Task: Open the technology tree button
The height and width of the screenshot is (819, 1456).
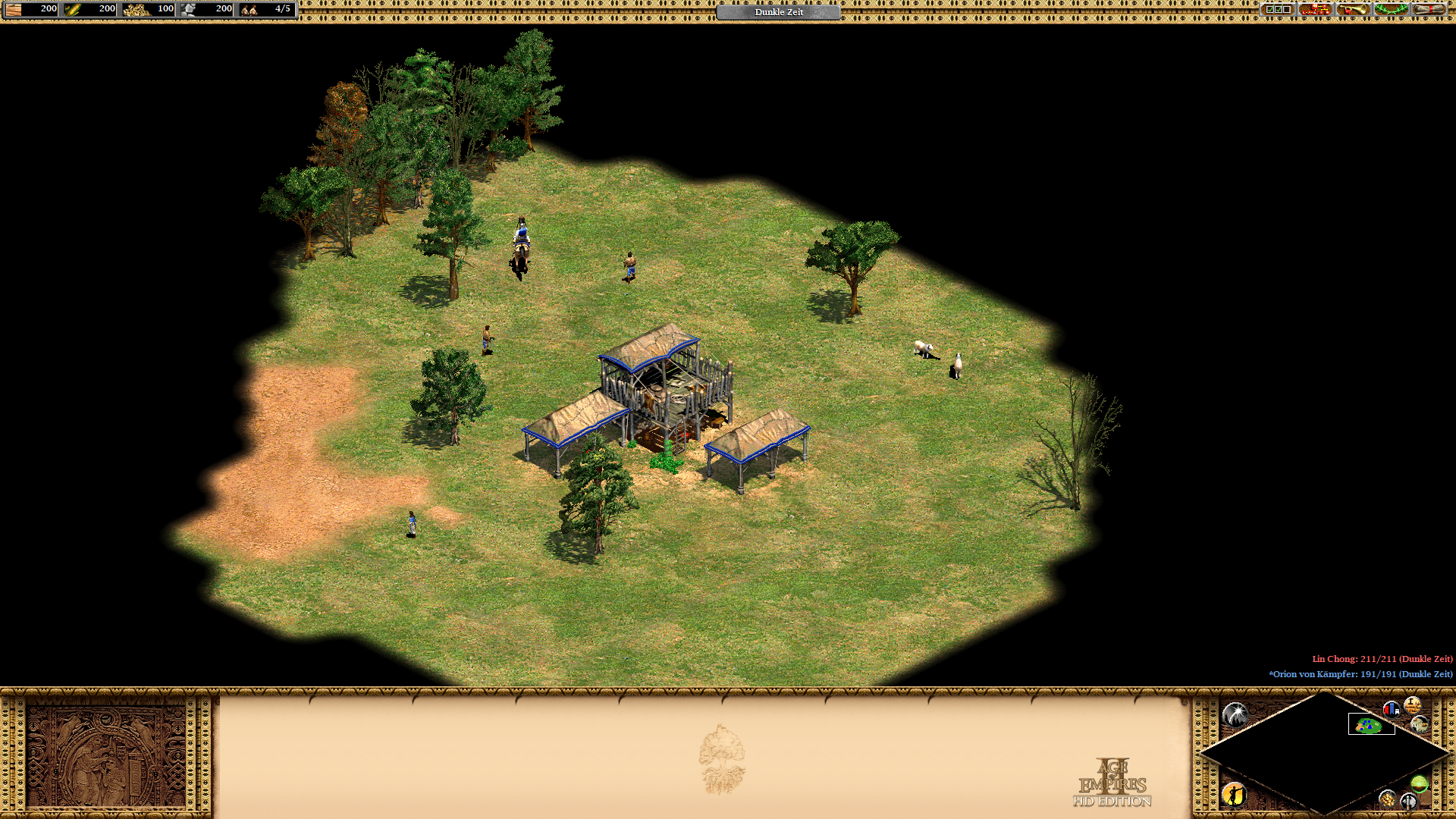Action: coord(1315,10)
